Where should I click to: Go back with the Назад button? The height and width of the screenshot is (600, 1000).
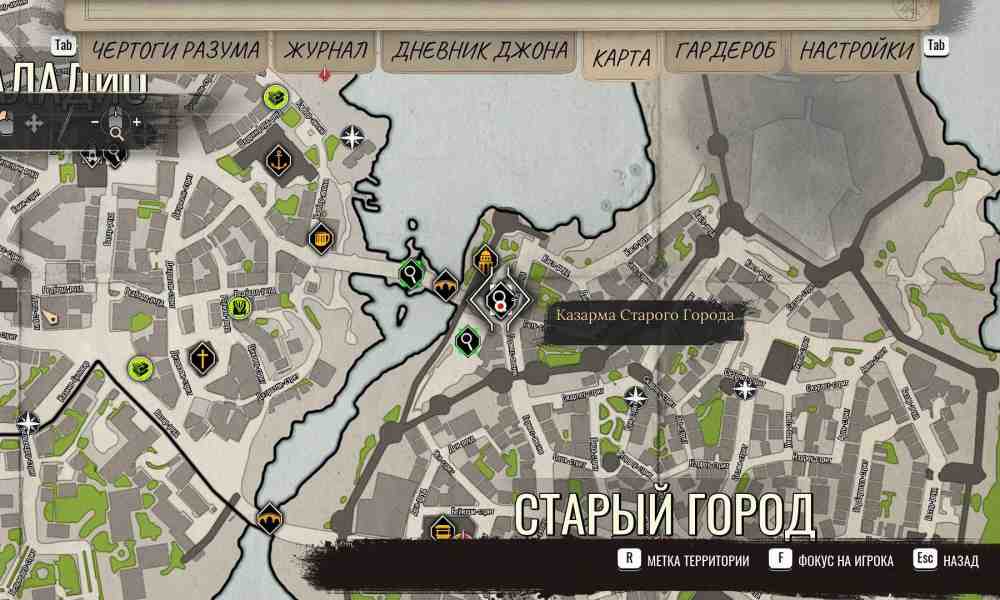point(961,561)
